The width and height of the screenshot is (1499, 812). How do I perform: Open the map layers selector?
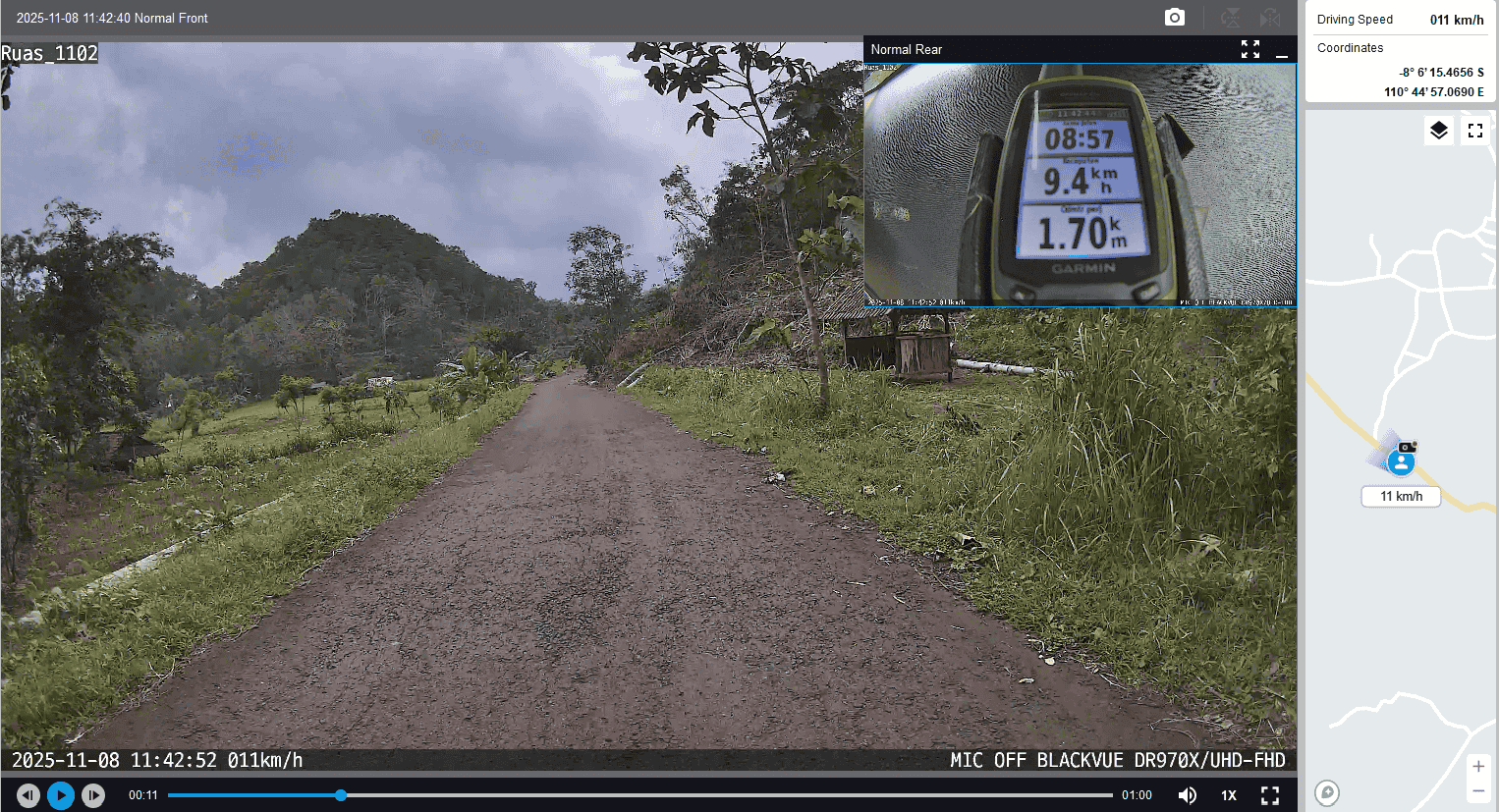click(1439, 131)
